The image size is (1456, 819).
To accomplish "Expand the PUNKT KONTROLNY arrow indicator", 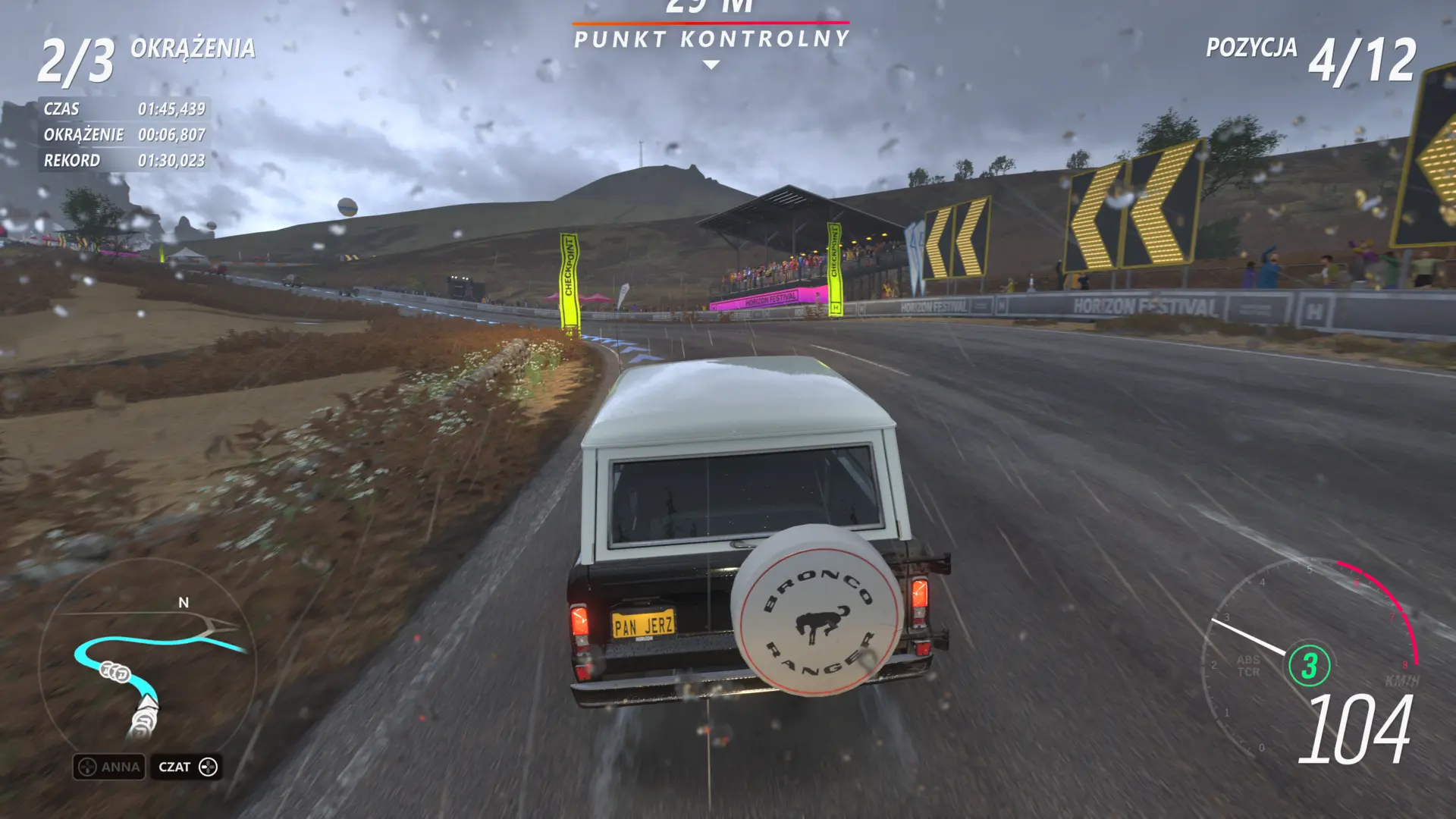I will click(710, 65).
